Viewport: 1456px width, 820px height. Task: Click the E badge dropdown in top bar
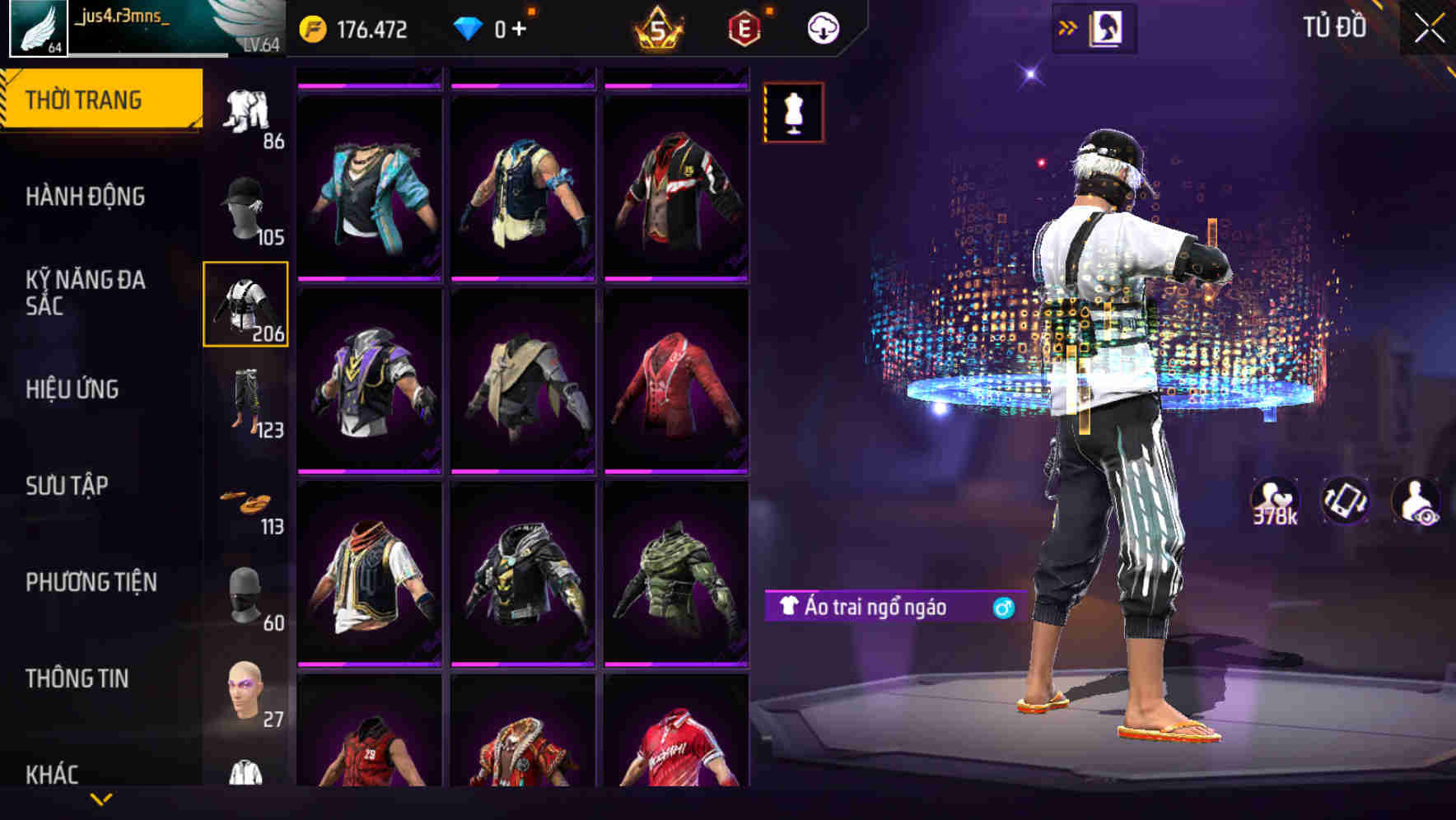(742, 26)
